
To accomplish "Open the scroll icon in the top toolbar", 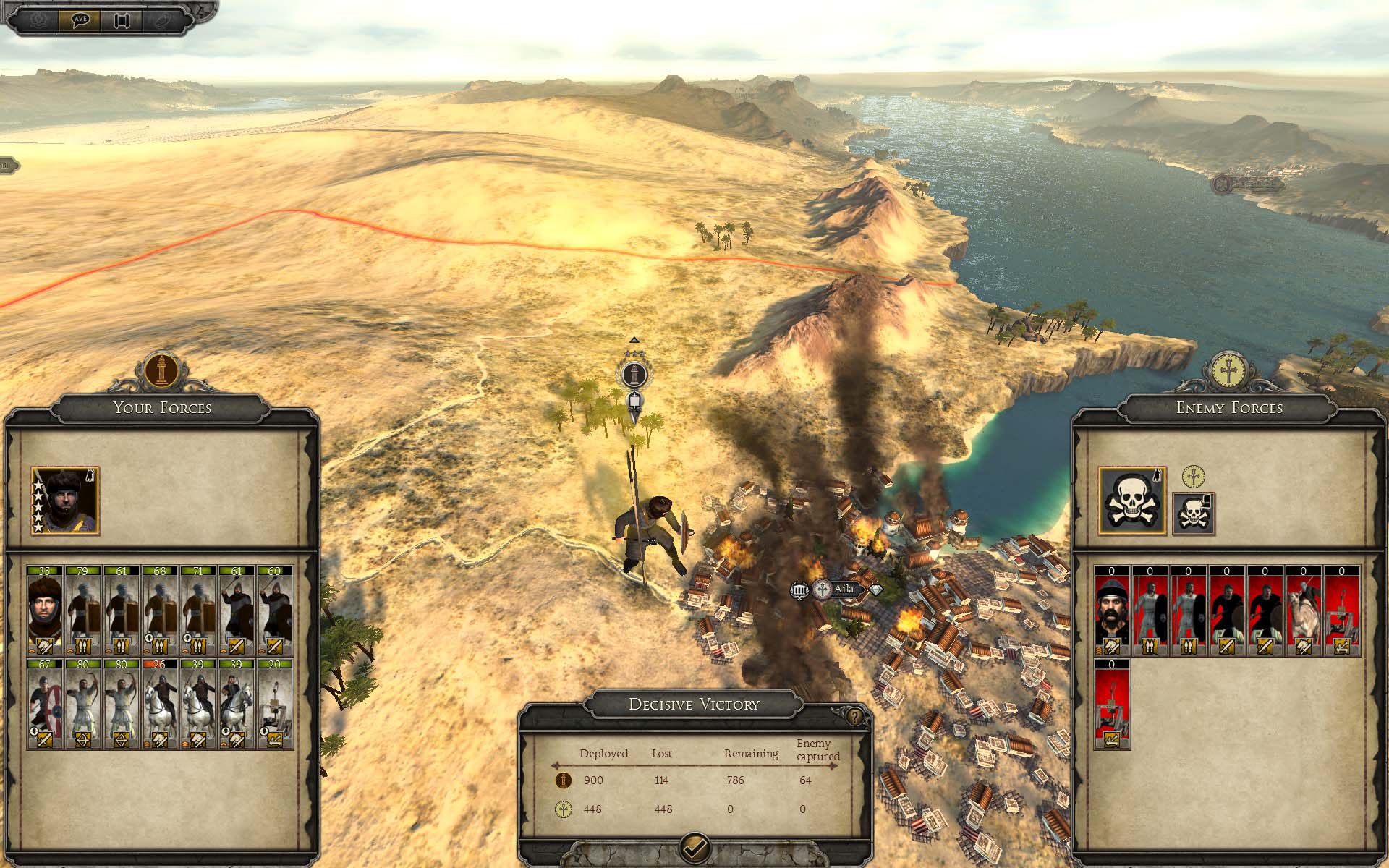I will click(x=121, y=20).
